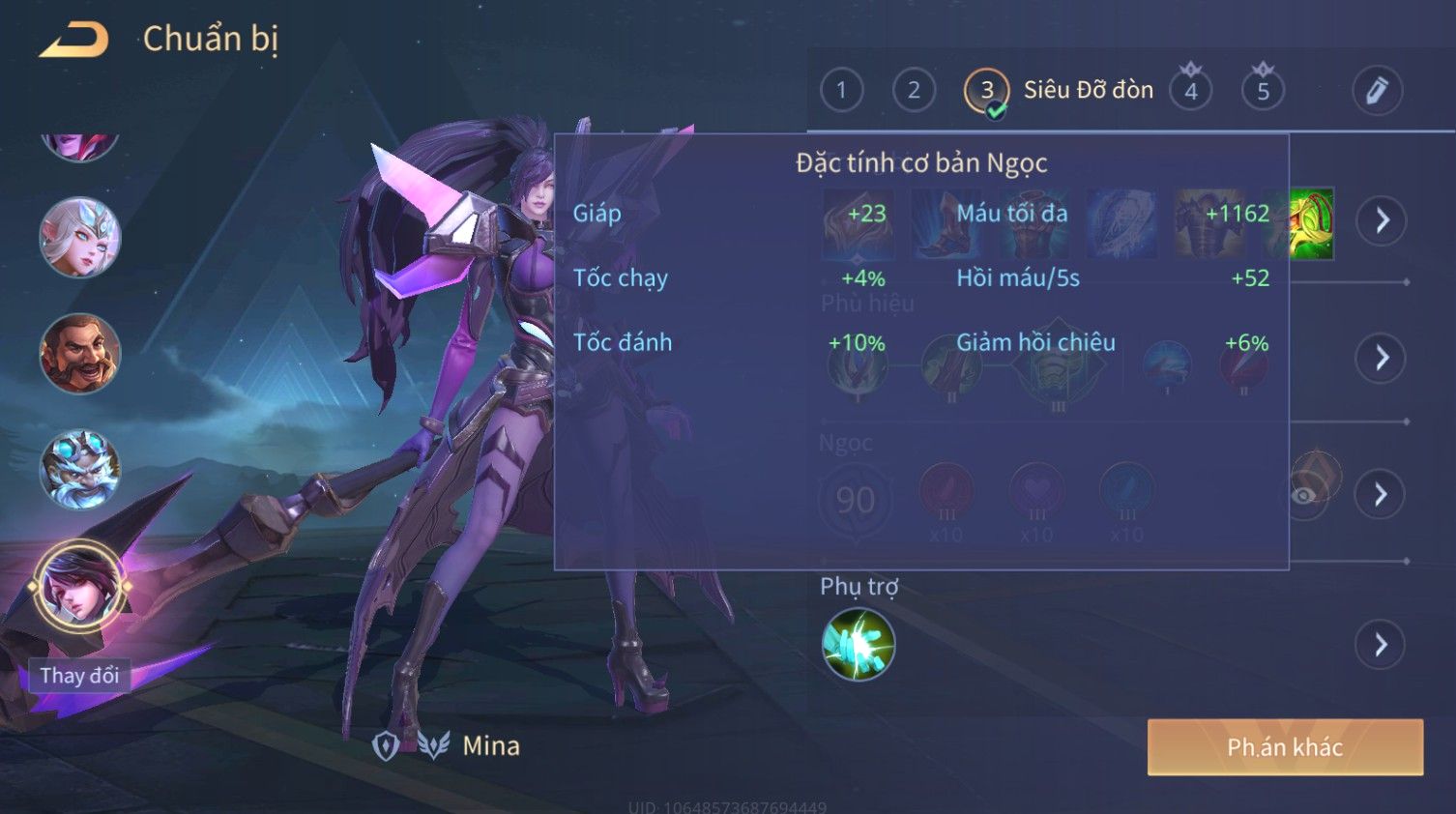
Task: Open the equipment row arrow
Action: click(x=1382, y=220)
